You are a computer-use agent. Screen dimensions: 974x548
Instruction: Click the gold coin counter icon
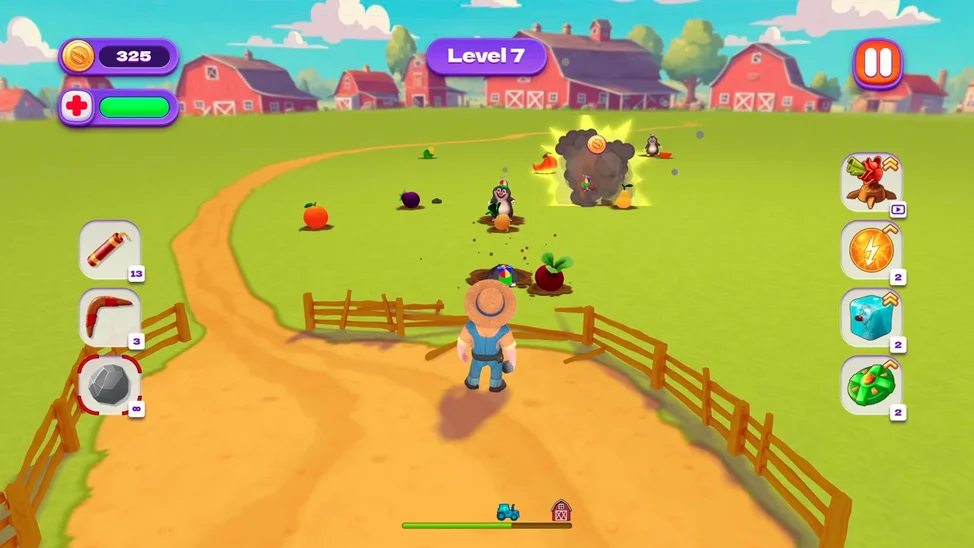tap(78, 56)
